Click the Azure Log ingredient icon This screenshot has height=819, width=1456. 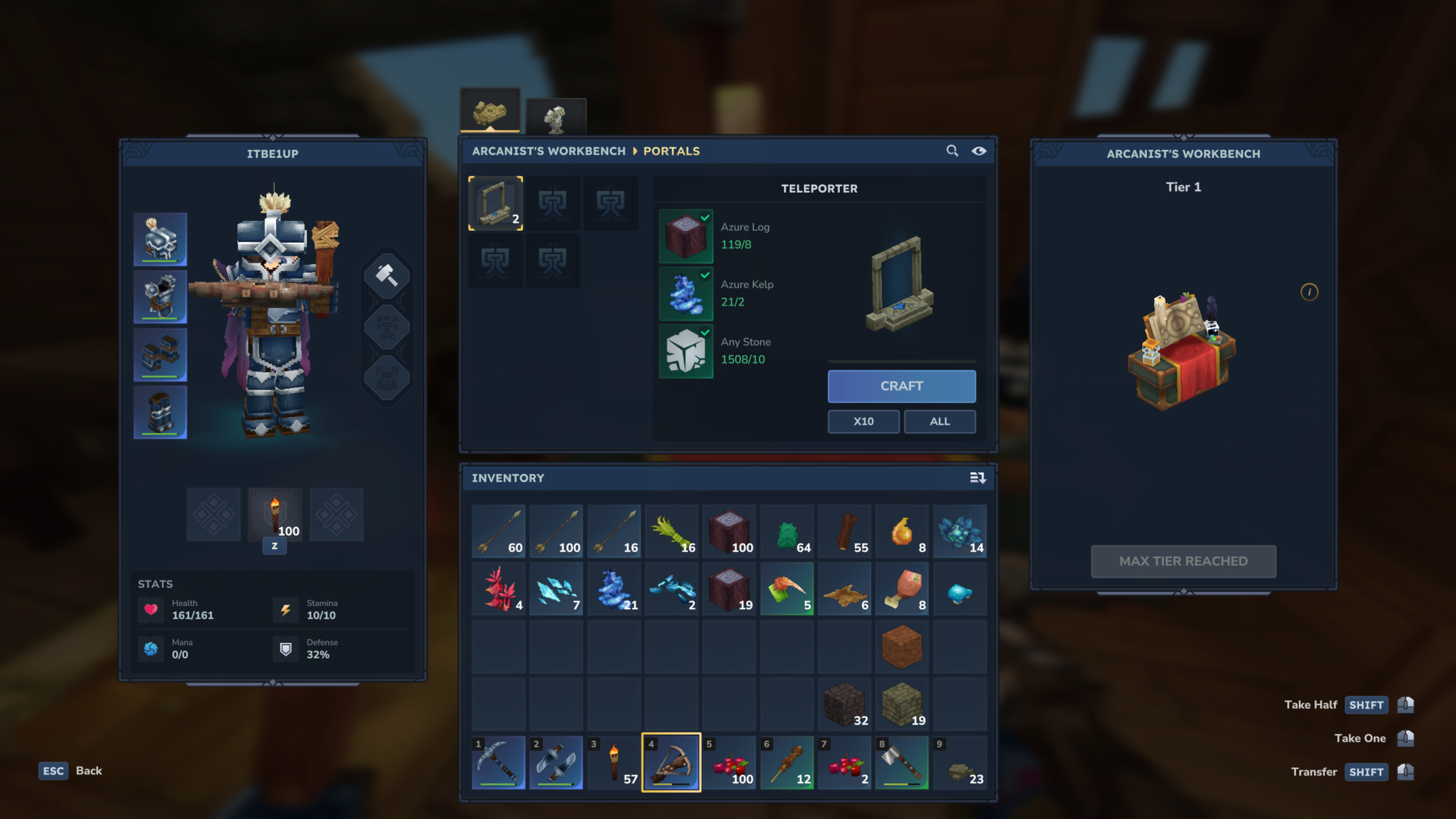point(686,234)
